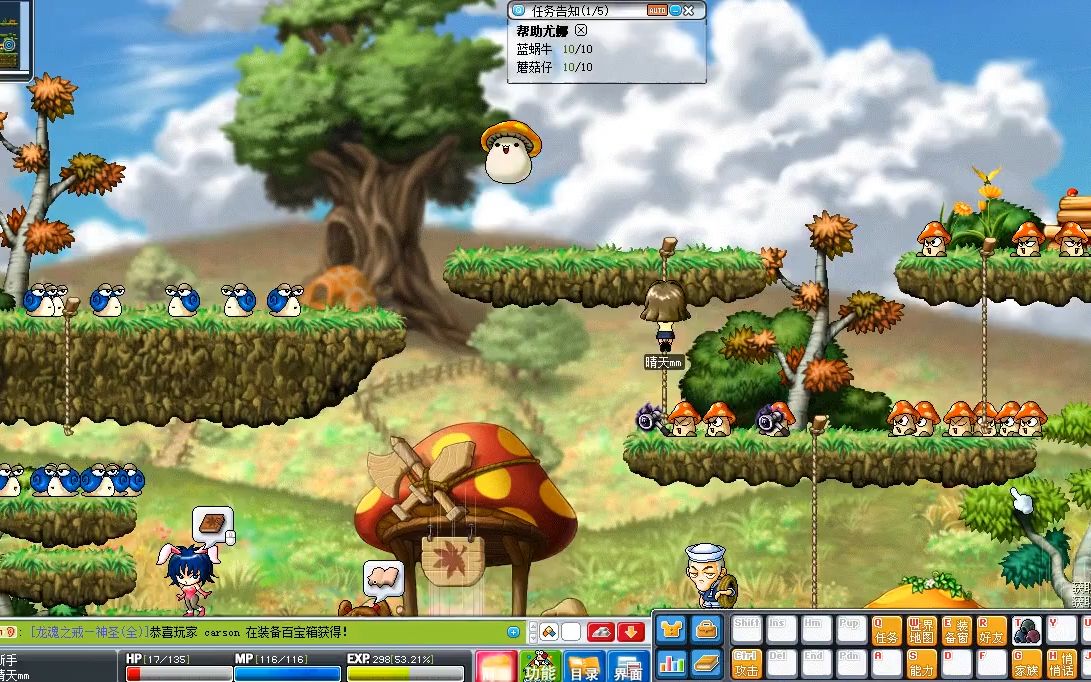This screenshot has height=682, width=1091.
Task: Open the briefcase inventory button
Action: [x=707, y=629]
